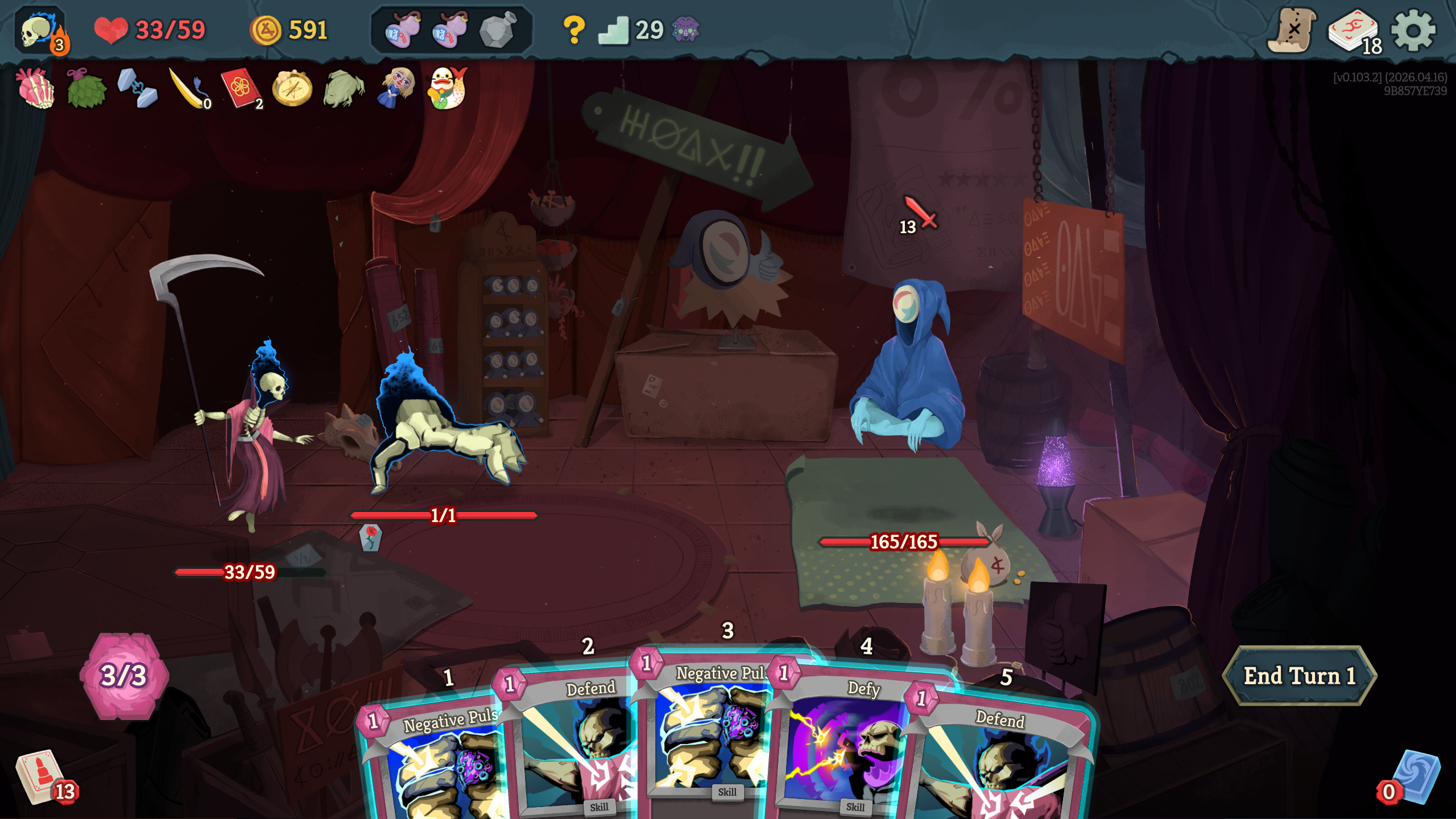Viewport: 1456px width, 819px height.
Task: Open the settings gear menu
Action: click(x=1413, y=30)
